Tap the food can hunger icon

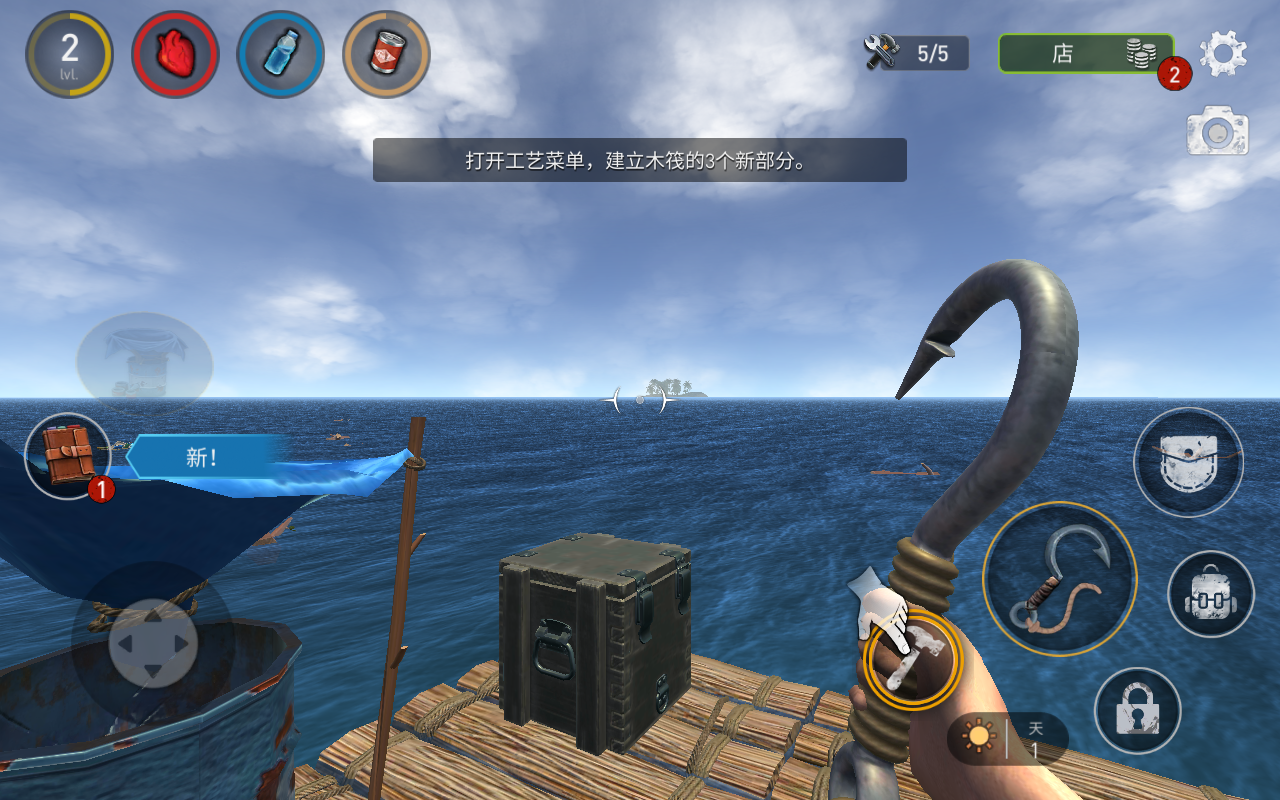[386, 54]
